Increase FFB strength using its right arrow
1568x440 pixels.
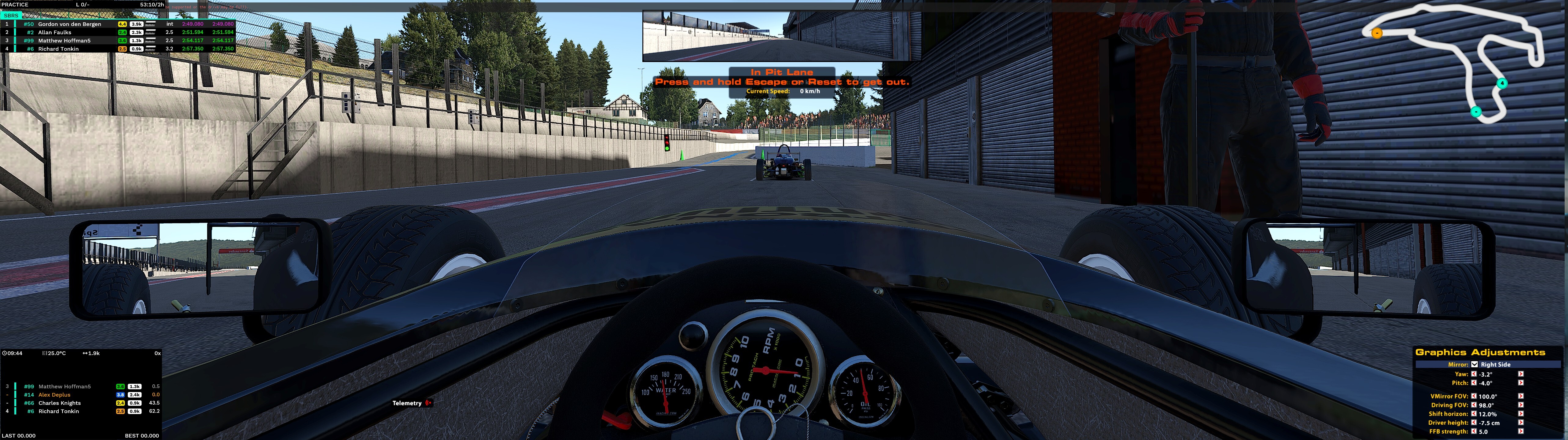click(1521, 431)
